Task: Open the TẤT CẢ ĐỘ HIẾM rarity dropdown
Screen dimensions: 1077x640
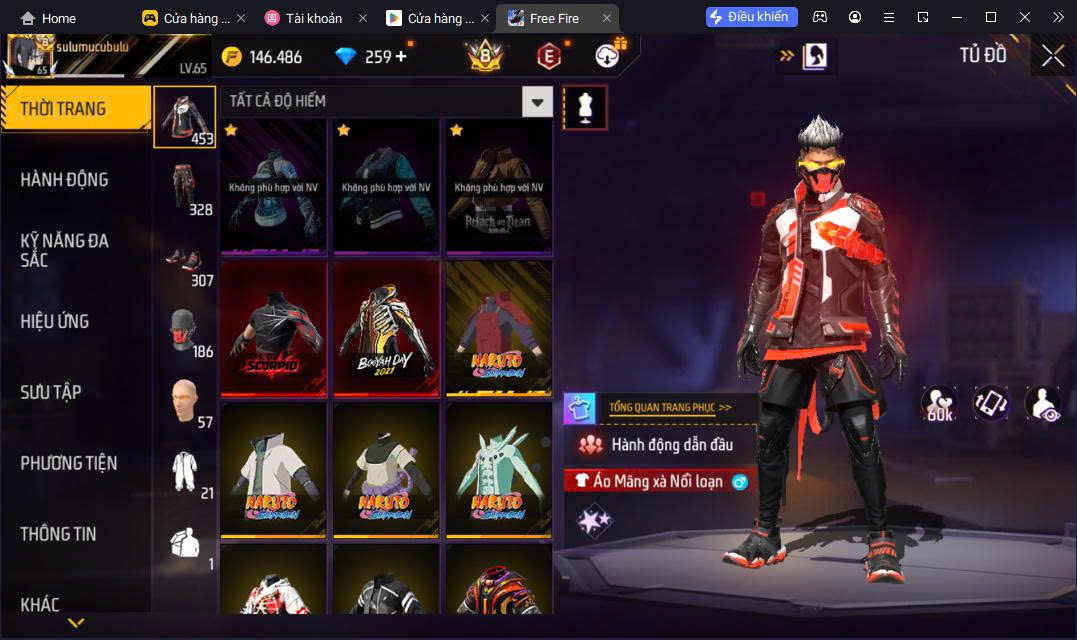Action: [x=538, y=101]
